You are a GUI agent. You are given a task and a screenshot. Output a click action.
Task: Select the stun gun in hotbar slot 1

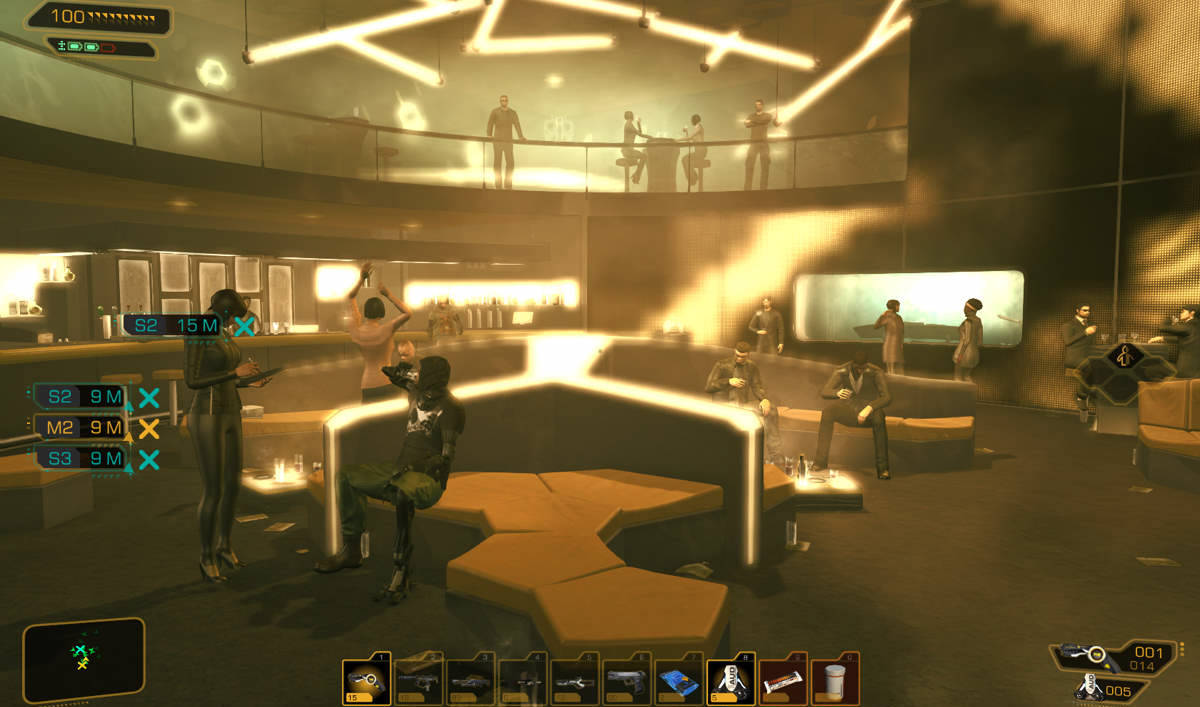(366, 681)
